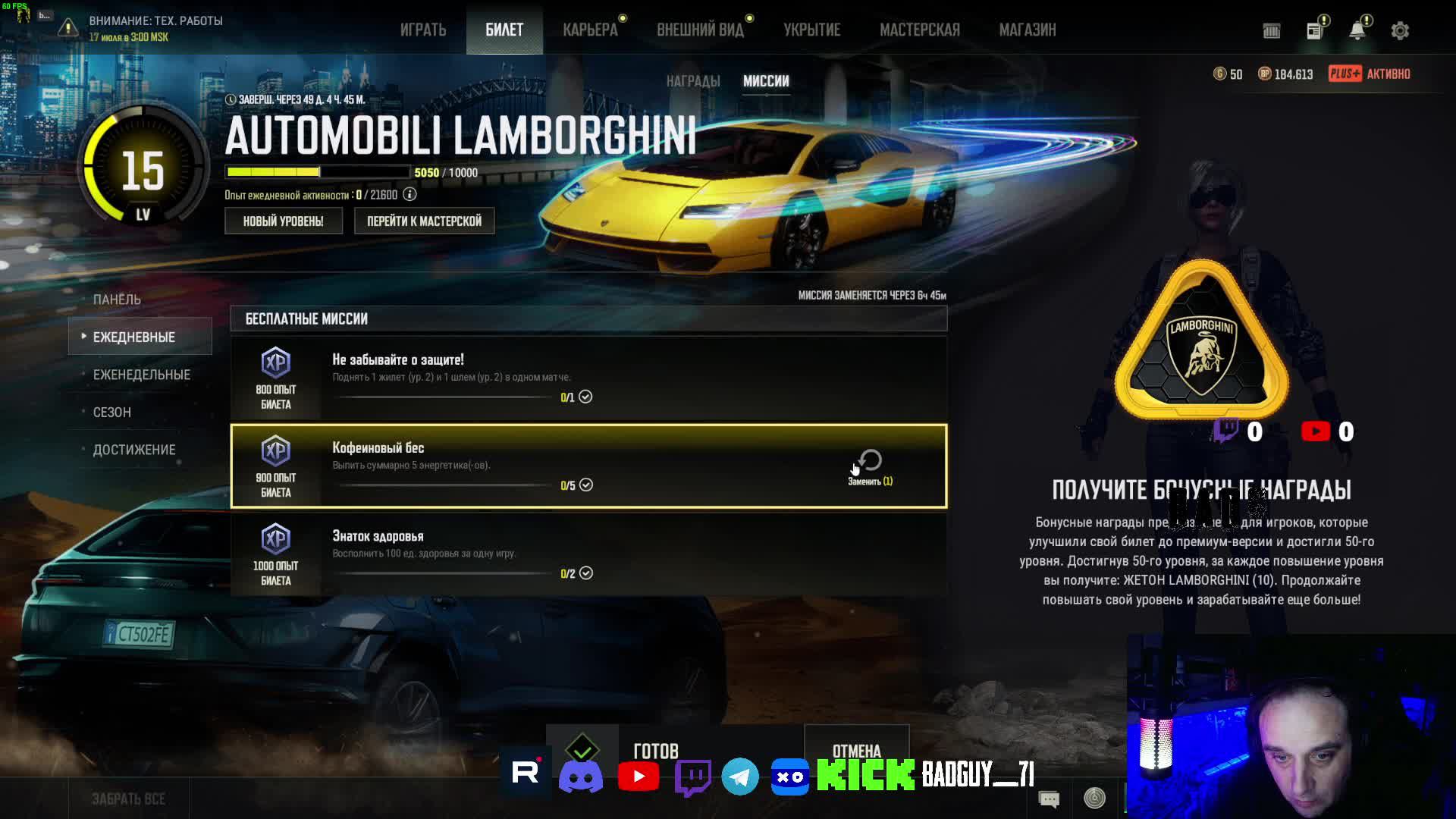The width and height of the screenshot is (1456, 819).
Task: Show daily activity XP info icon
Action: (409, 195)
